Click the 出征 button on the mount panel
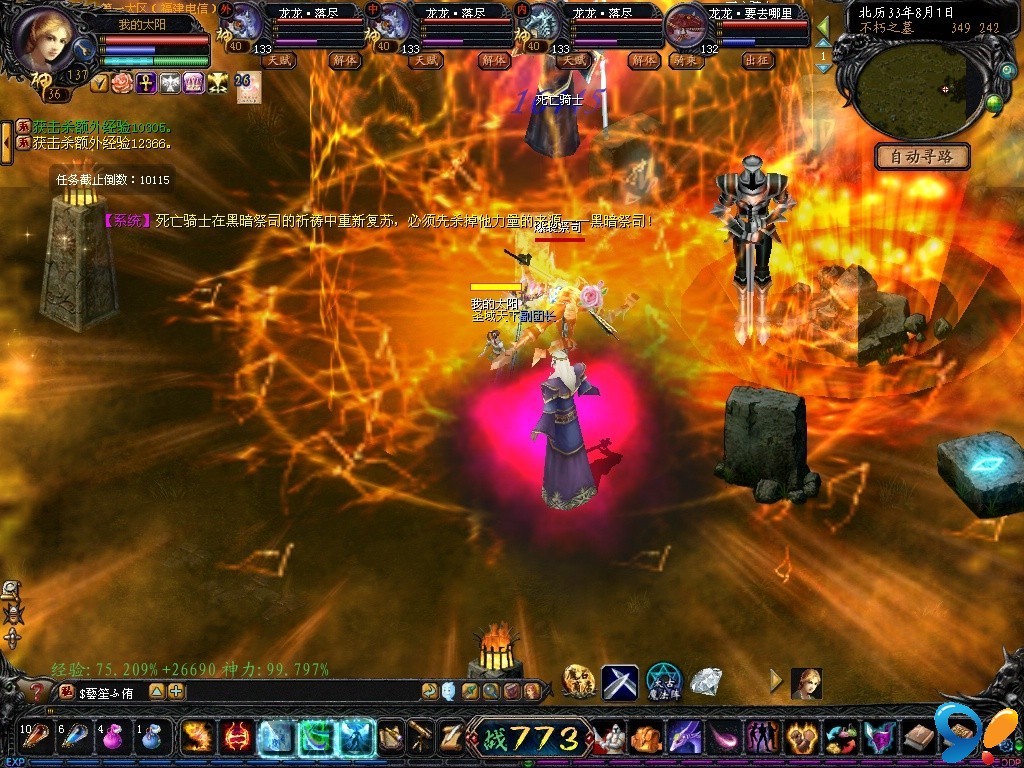 tap(758, 60)
